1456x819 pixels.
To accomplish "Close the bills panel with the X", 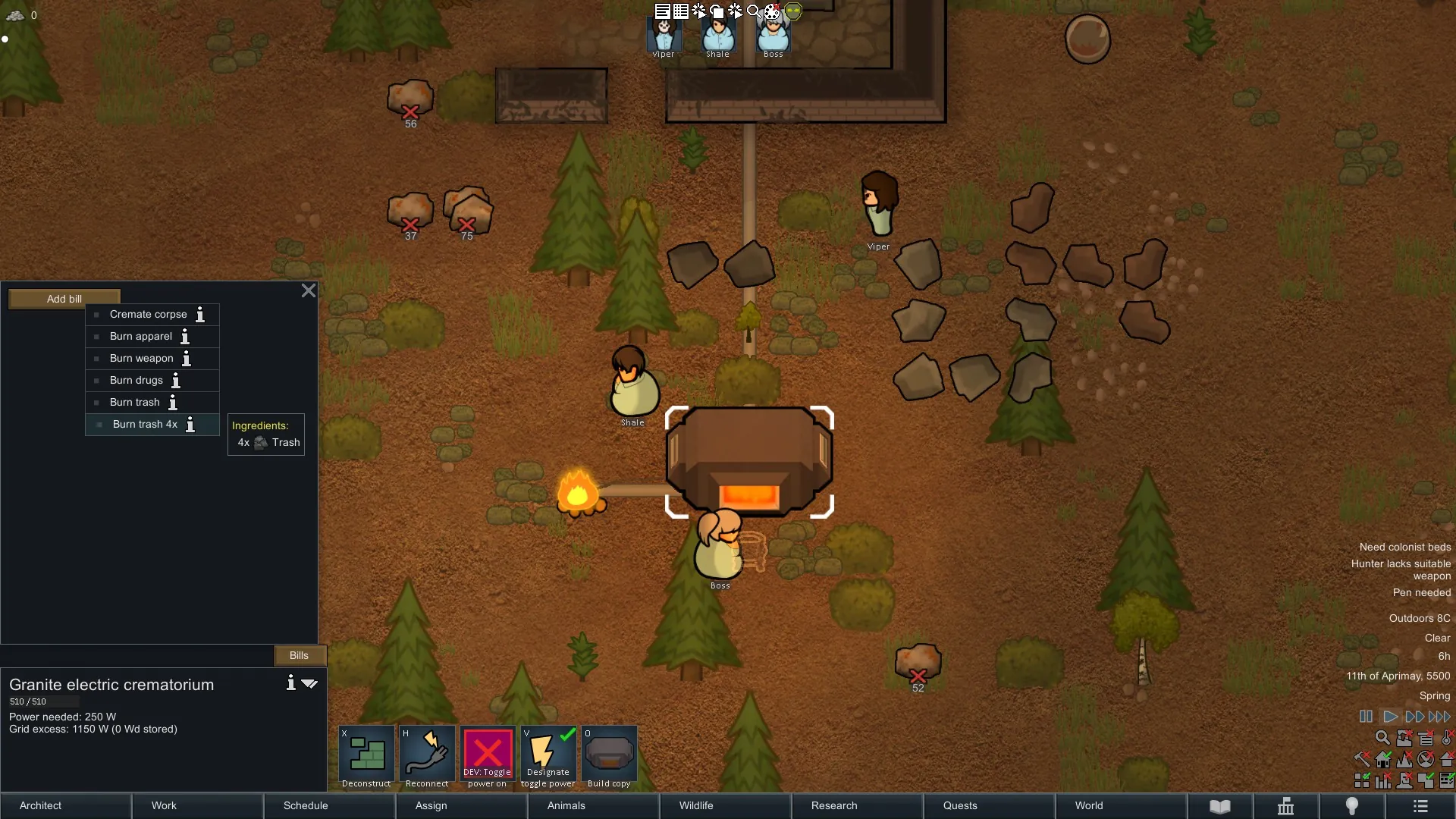I will click(x=309, y=290).
